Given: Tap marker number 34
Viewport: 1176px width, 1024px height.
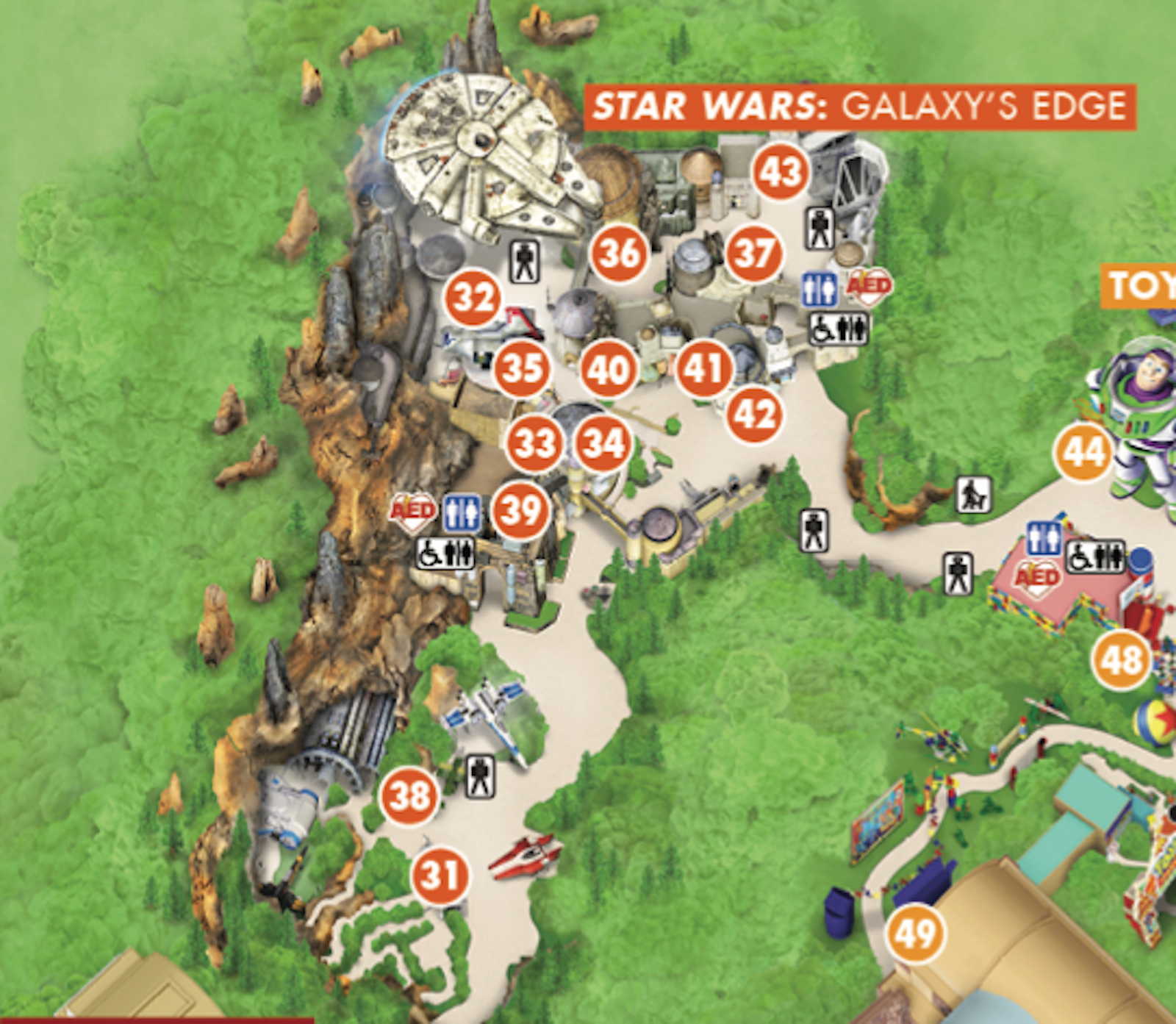Looking at the screenshot, I should (x=603, y=443).
